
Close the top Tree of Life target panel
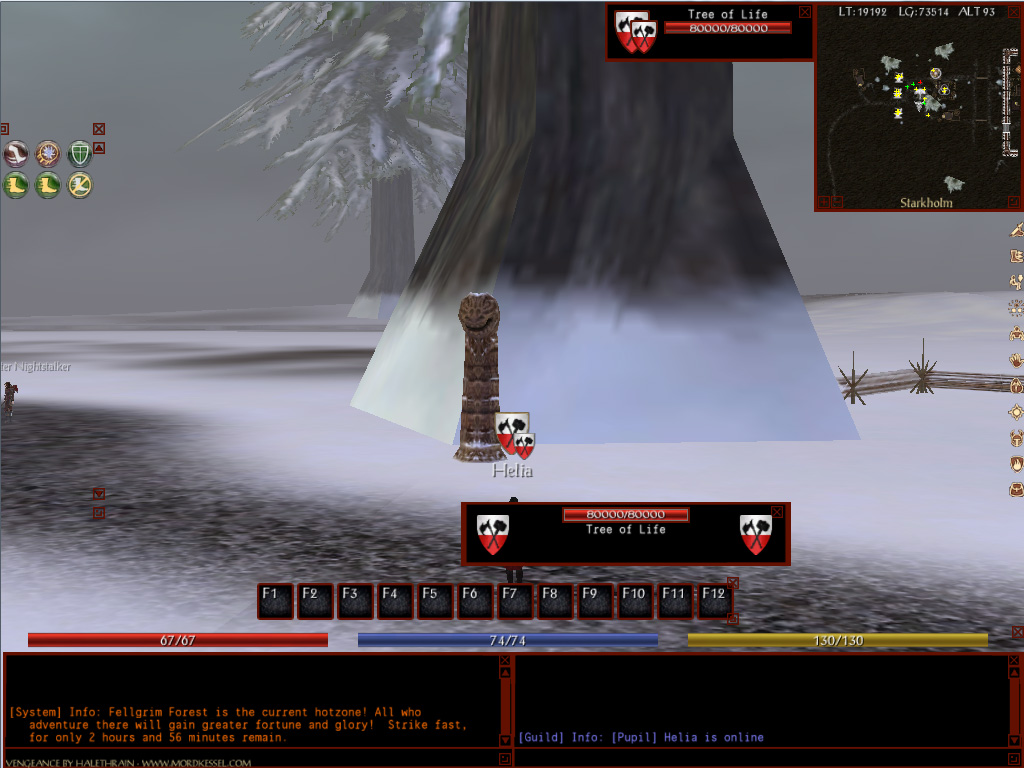(805, 12)
